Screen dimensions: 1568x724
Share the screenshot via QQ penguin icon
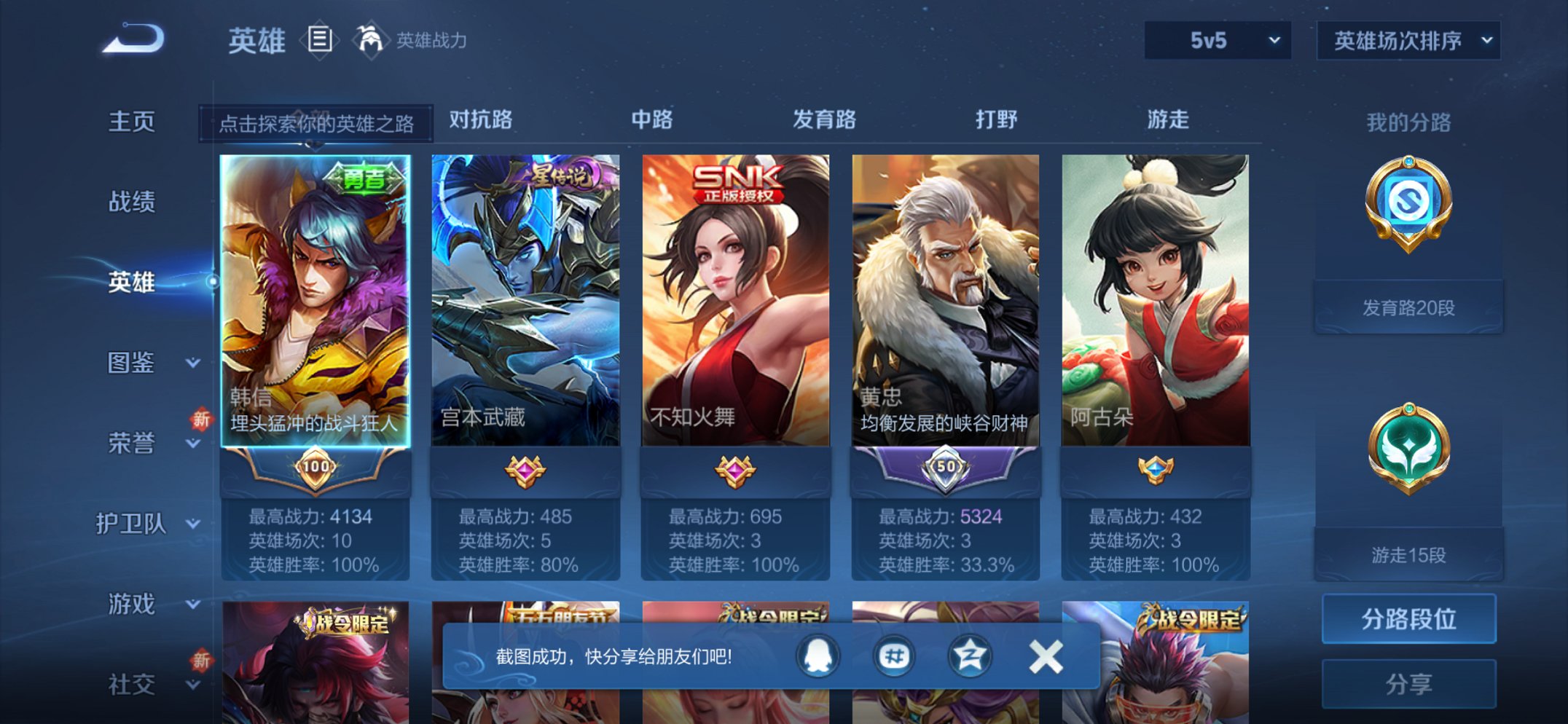pos(818,655)
